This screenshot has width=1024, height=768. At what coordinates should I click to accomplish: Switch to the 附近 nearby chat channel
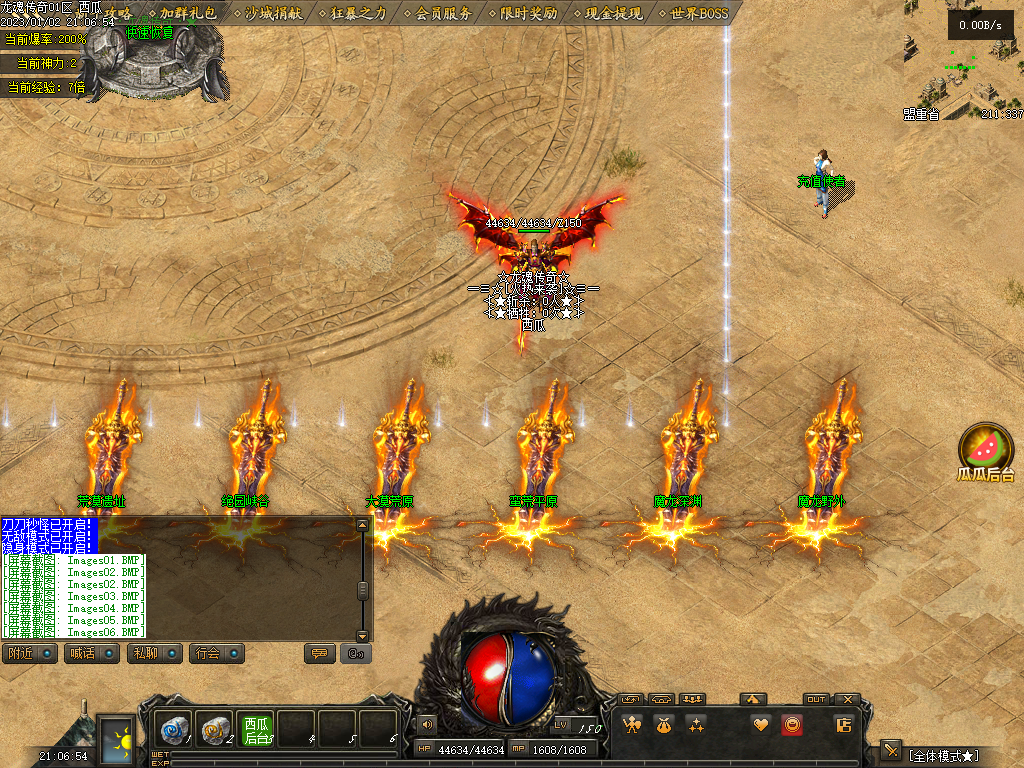pyautogui.click(x=29, y=654)
